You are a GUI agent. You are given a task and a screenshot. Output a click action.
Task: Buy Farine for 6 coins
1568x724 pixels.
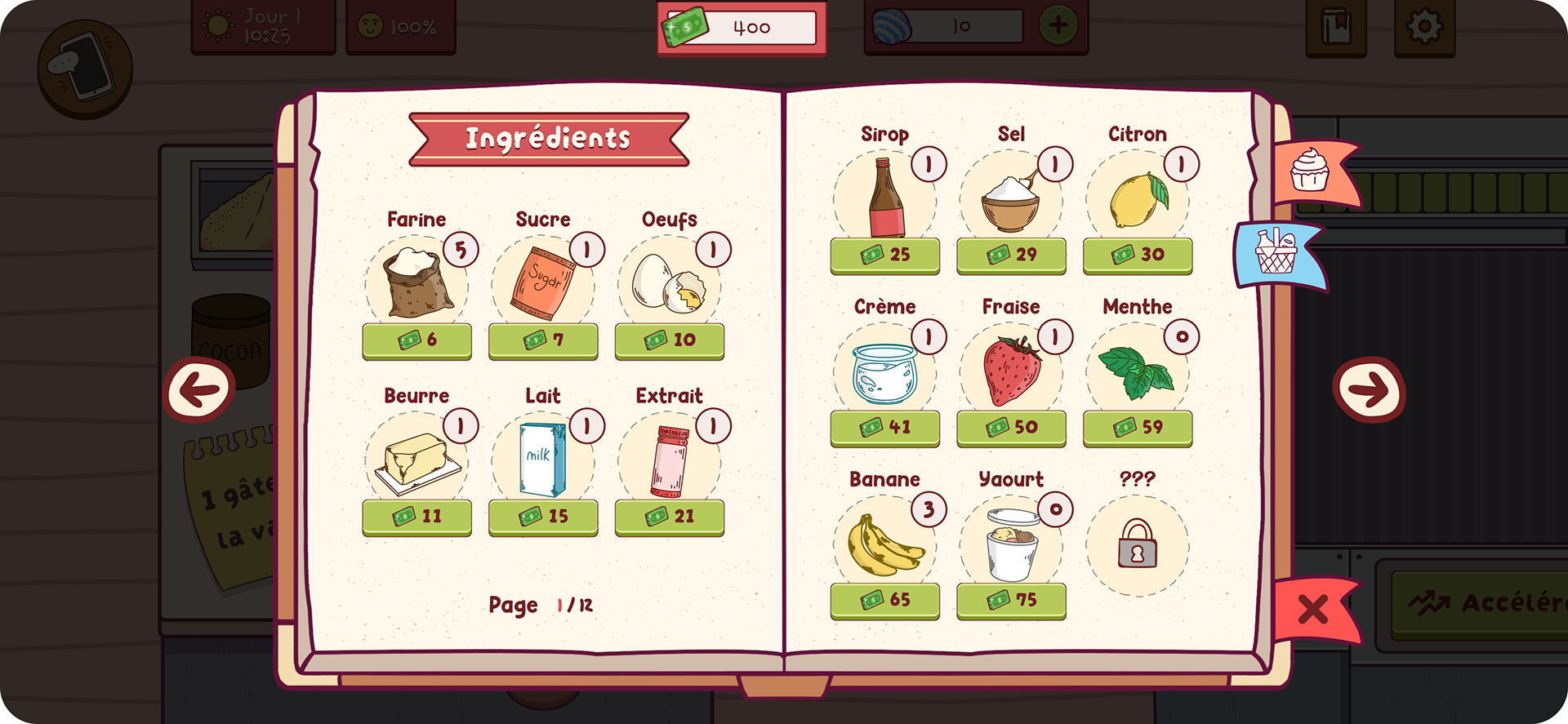point(416,340)
